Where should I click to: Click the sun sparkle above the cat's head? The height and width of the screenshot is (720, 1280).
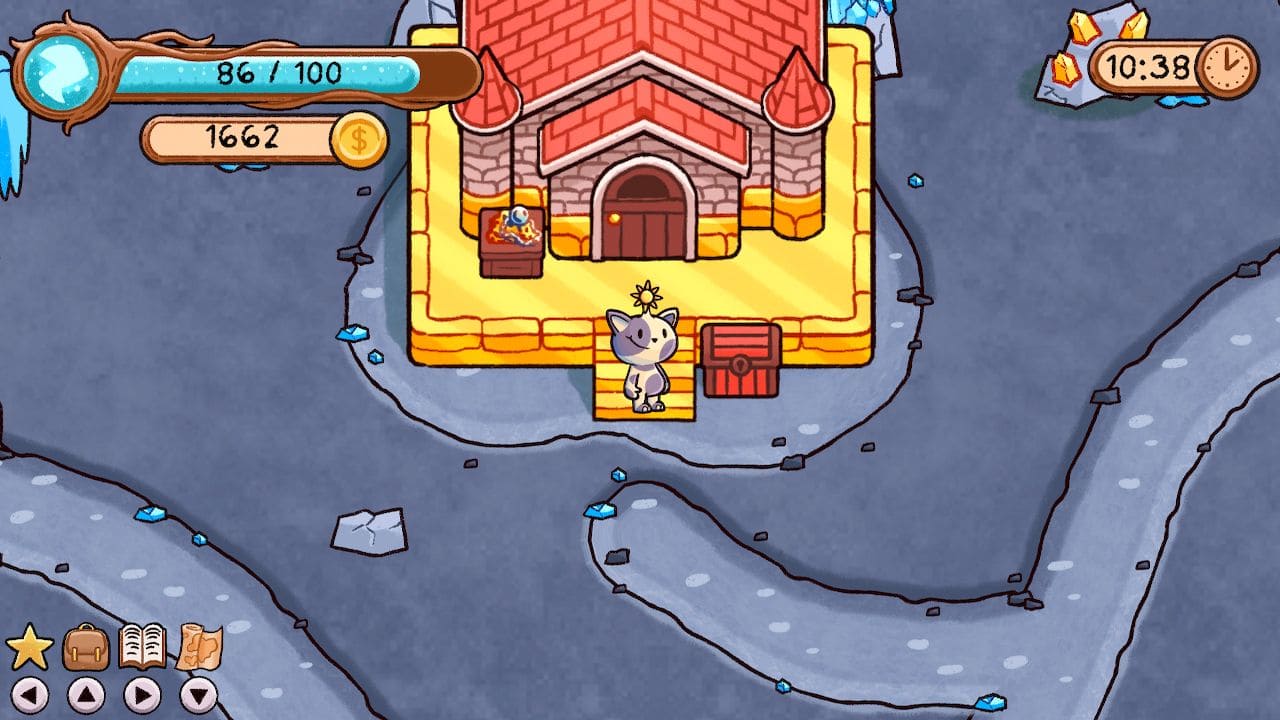click(648, 295)
